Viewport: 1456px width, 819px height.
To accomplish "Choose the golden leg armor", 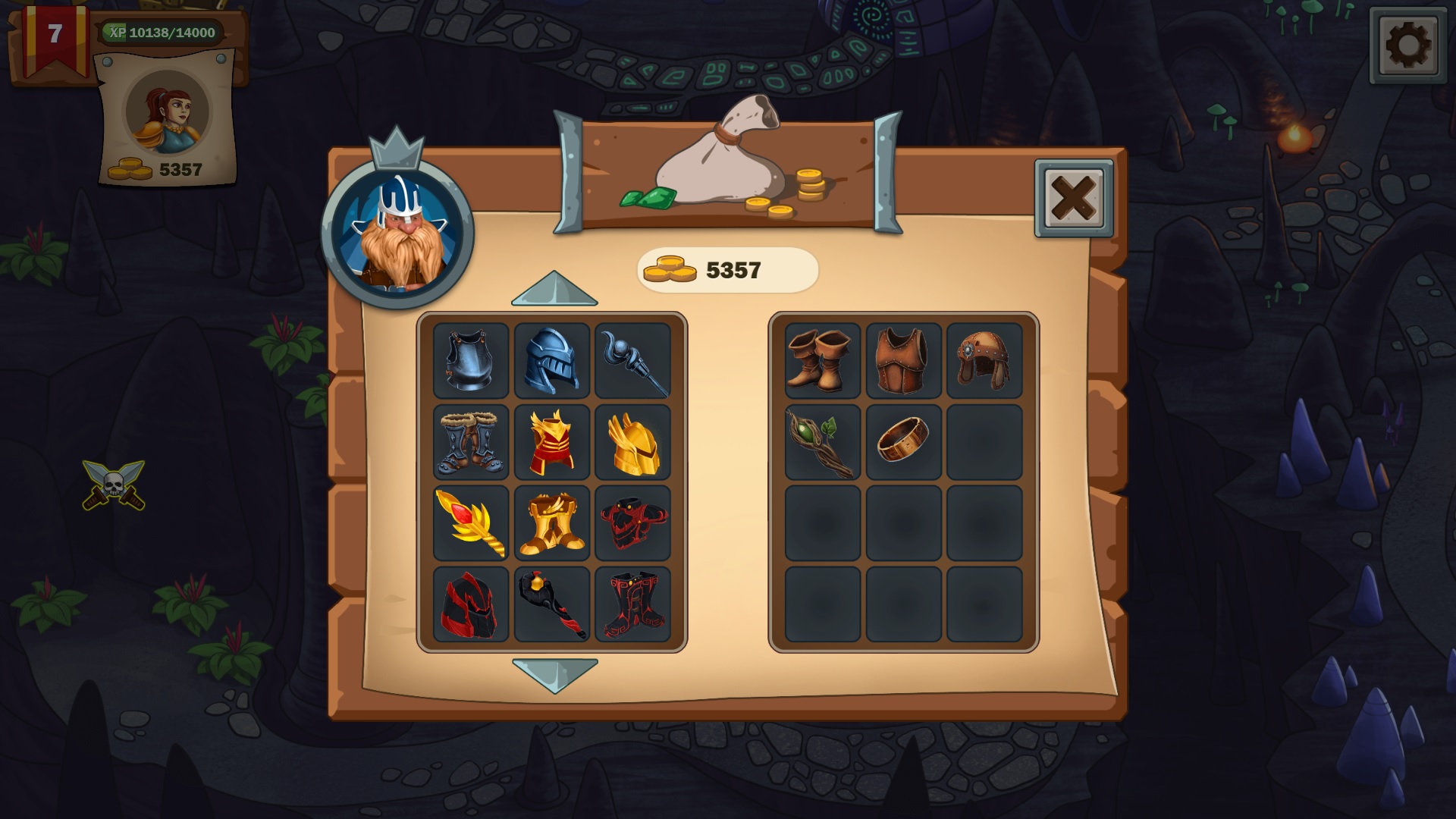I will pos(552,523).
